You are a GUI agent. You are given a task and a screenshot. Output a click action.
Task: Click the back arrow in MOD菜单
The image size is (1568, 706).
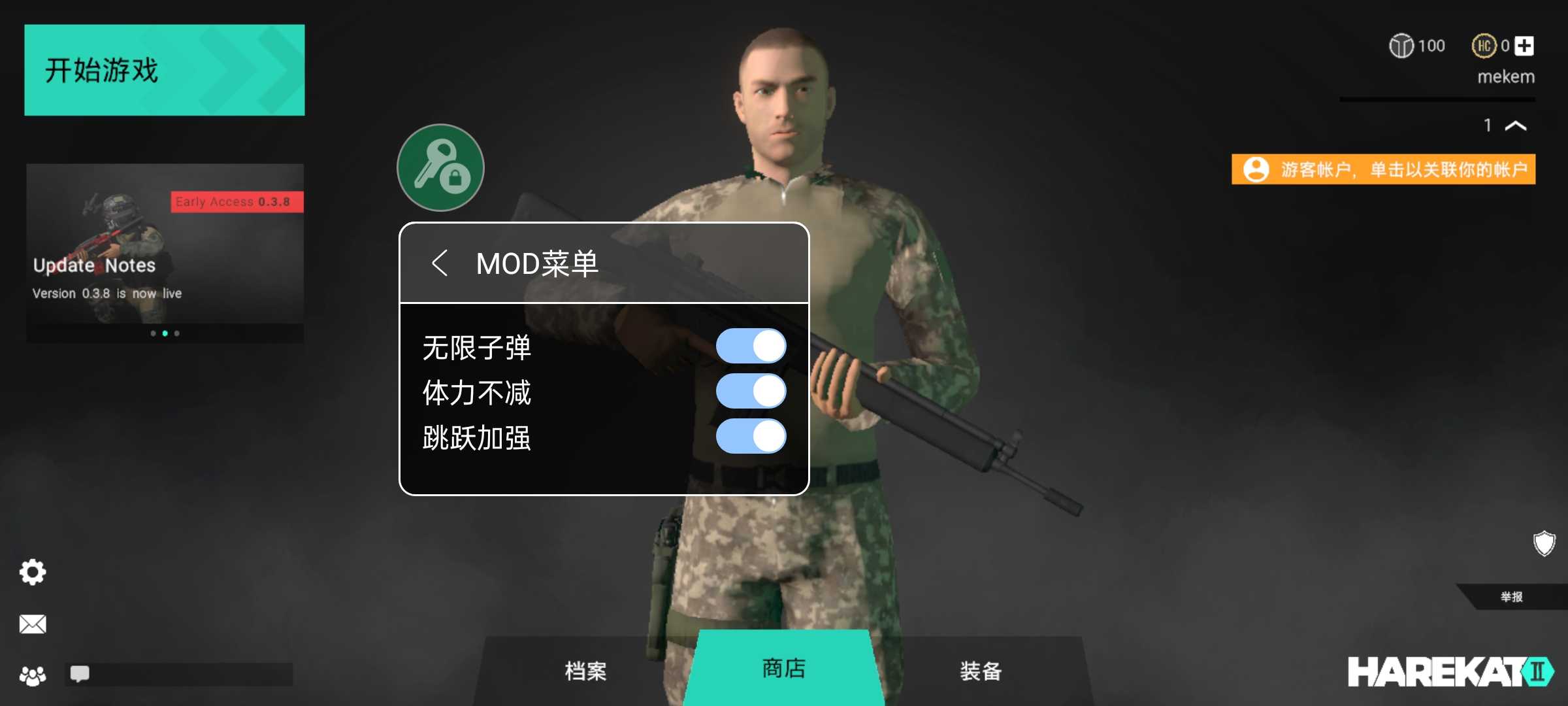(x=442, y=263)
